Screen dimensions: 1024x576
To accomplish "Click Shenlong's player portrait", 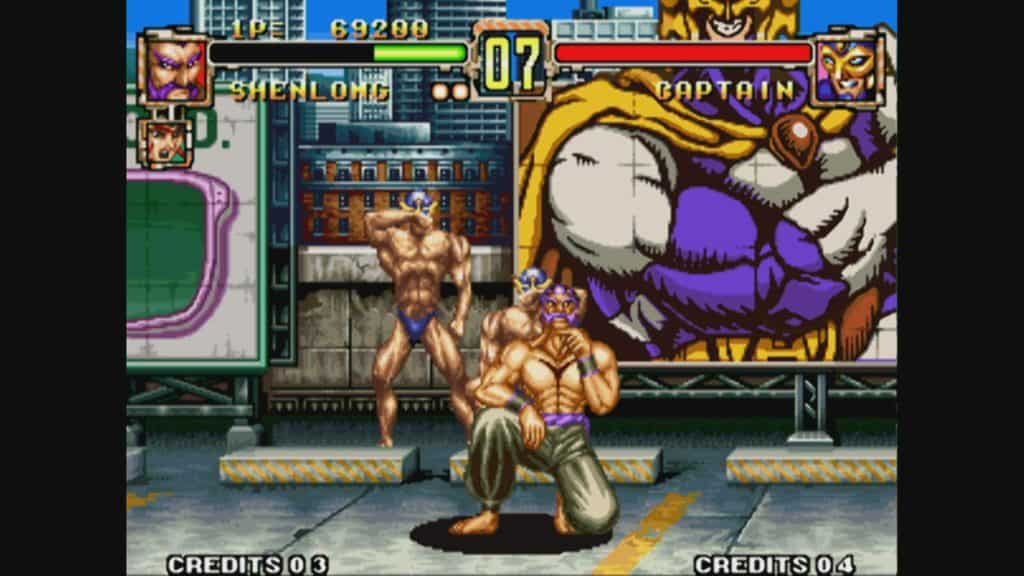I will 175,68.
